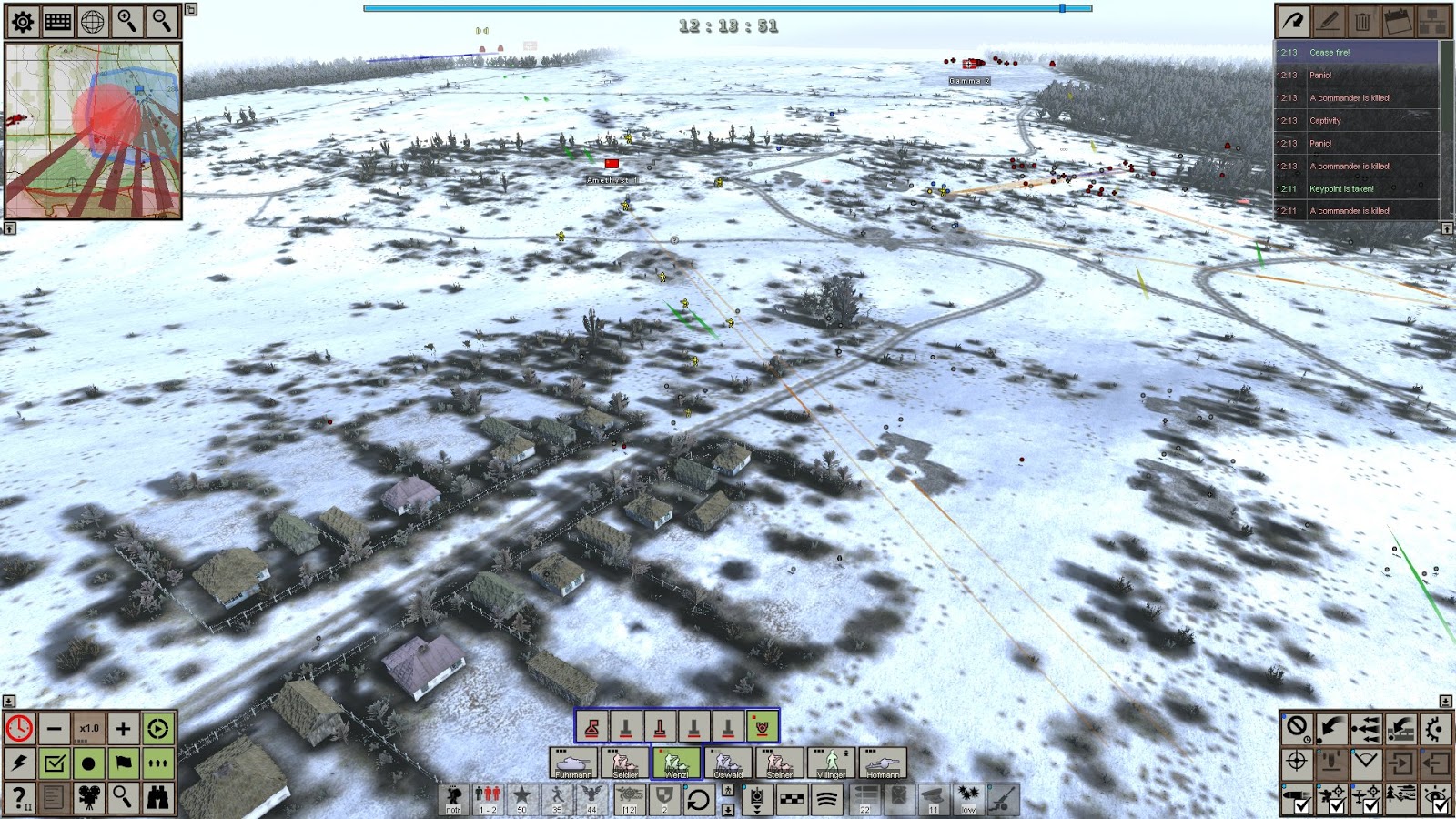Open the settings gear icon top-left
This screenshot has height=819, width=1456.
pos(22,22)
